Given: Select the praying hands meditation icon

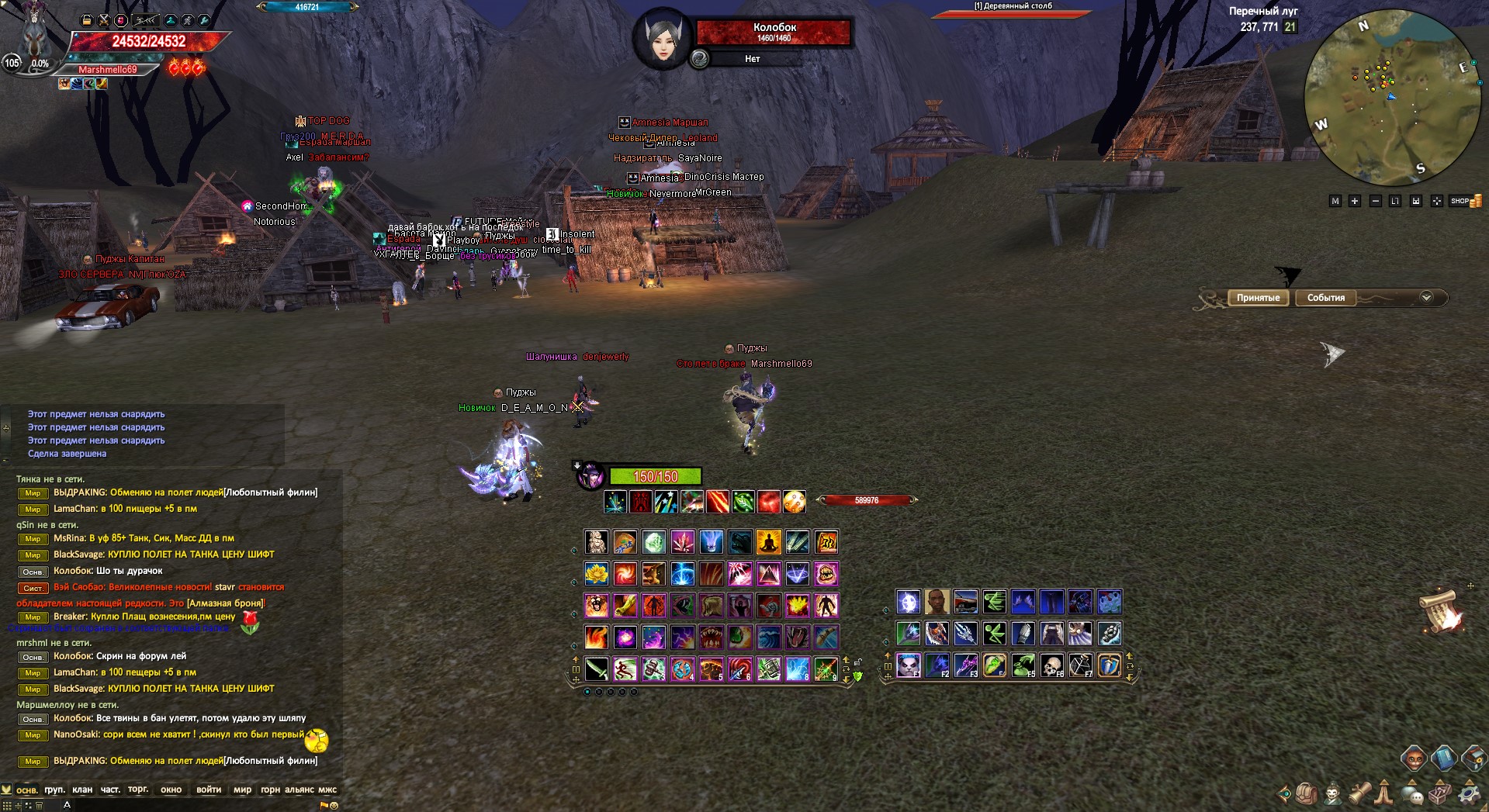Looking at the screenshot, I should (1383, 795).
